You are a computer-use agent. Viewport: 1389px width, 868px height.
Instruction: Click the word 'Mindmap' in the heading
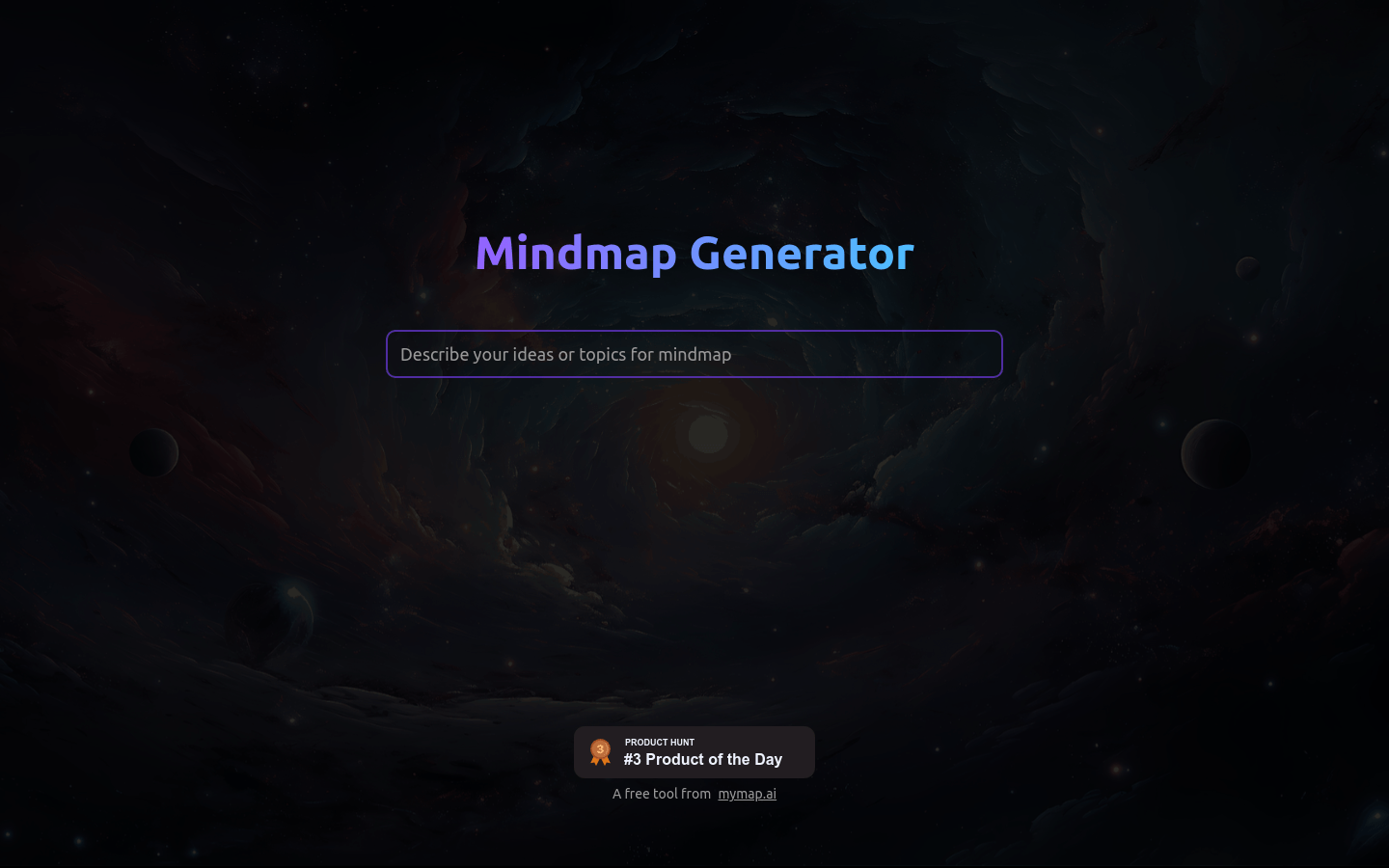(x=576, y=253)
